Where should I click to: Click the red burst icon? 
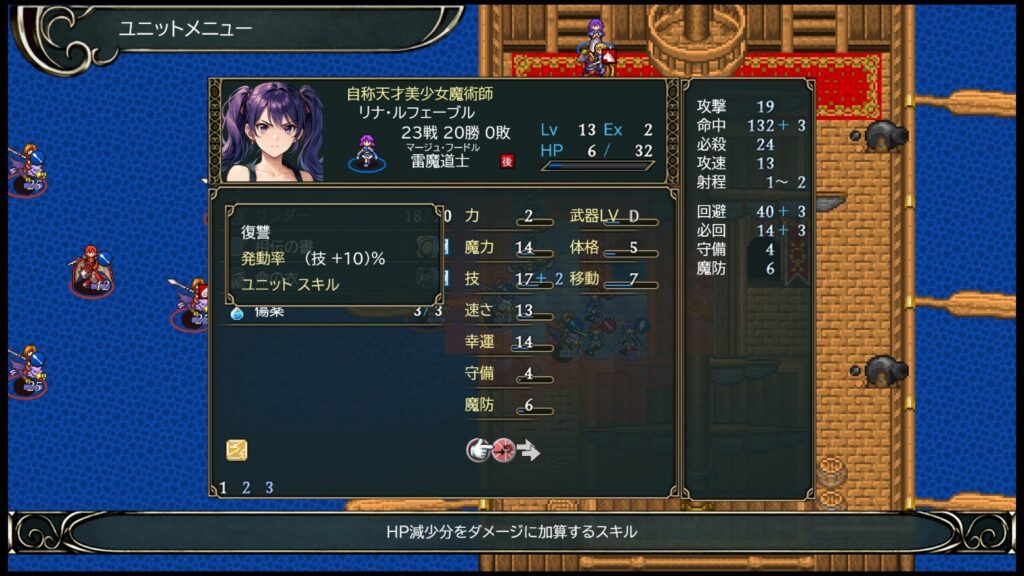click(503, 450)
